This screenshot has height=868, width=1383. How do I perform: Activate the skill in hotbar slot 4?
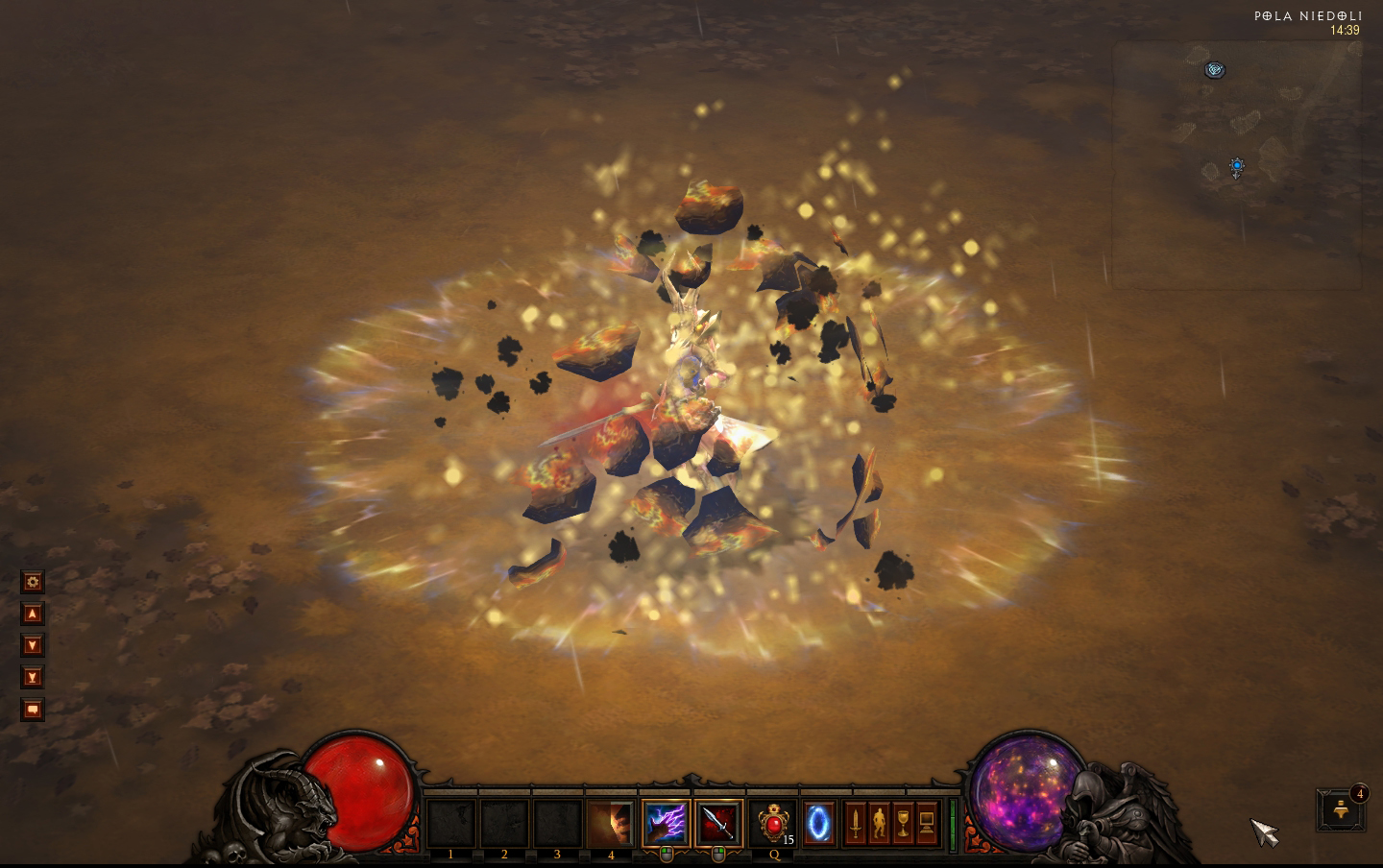coord(611,823)
